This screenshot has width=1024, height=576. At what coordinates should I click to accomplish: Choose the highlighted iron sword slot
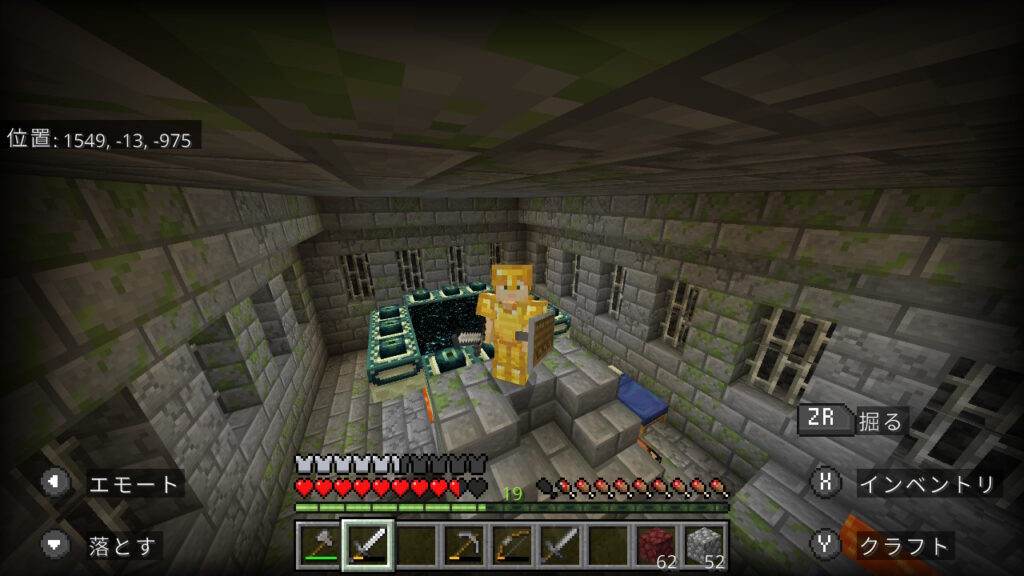(367, 545)
